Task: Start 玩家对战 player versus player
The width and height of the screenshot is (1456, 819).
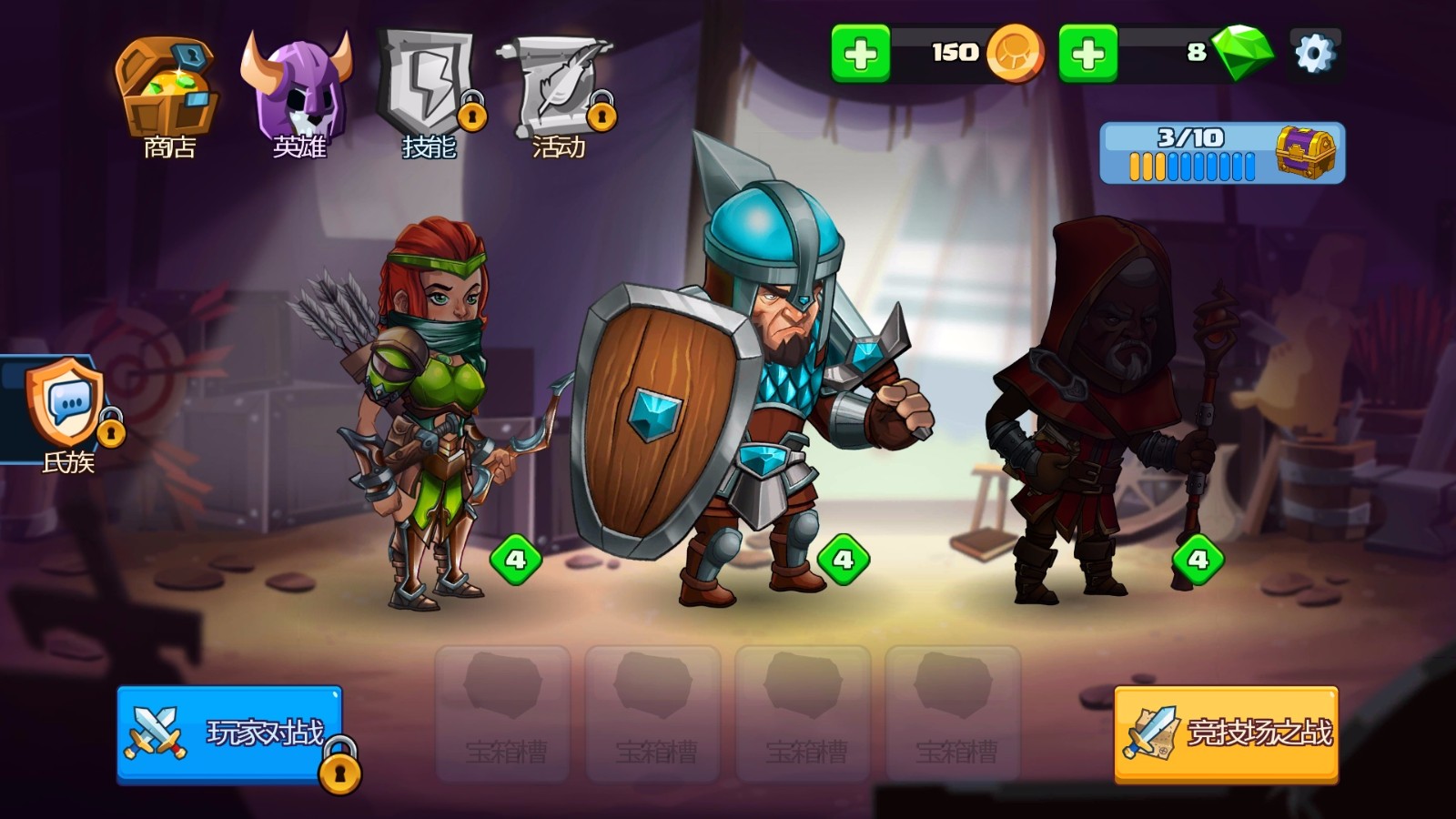Action: [x=229, y=733]
